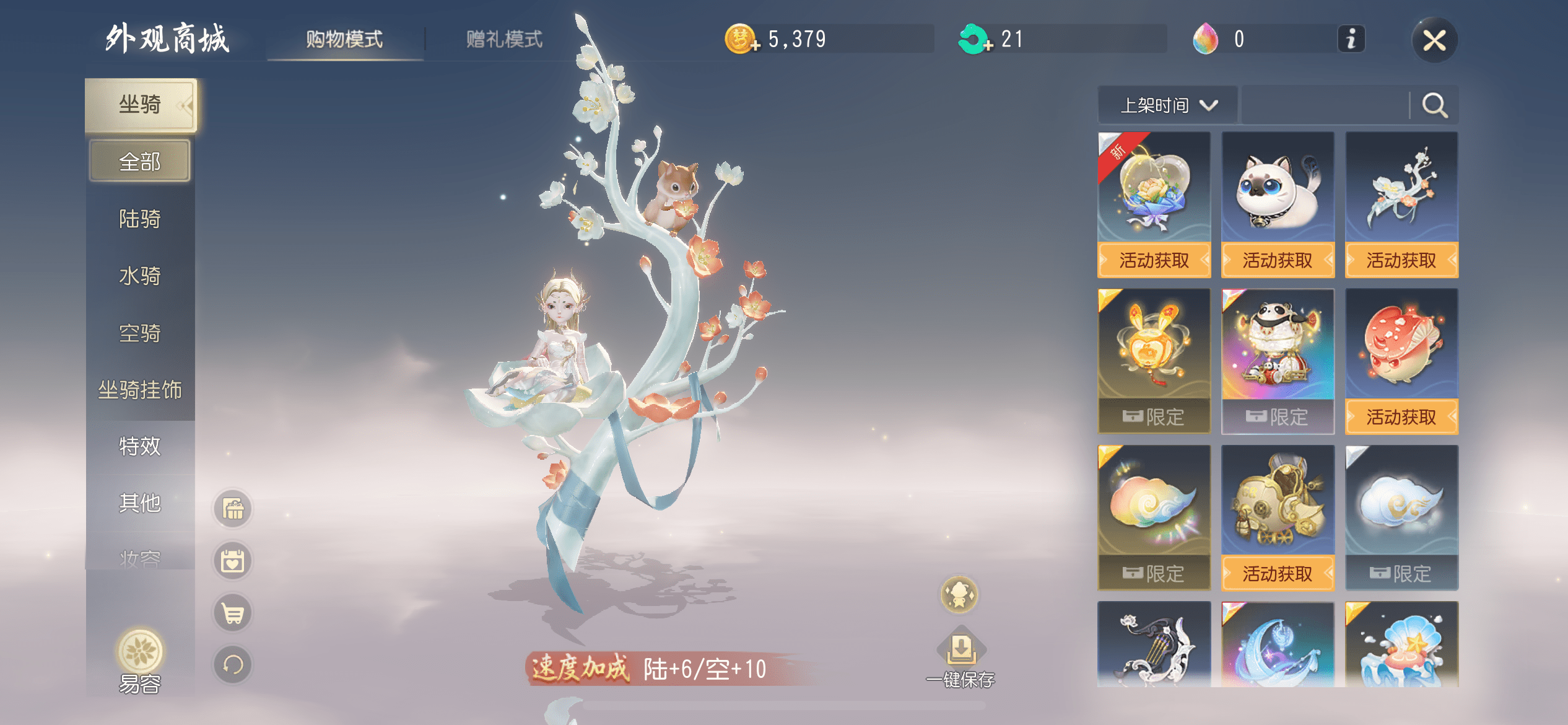Show the 全部 all mounts filter
The height and width of the screenshot is (725, 1568).
(x=140, y=162)
